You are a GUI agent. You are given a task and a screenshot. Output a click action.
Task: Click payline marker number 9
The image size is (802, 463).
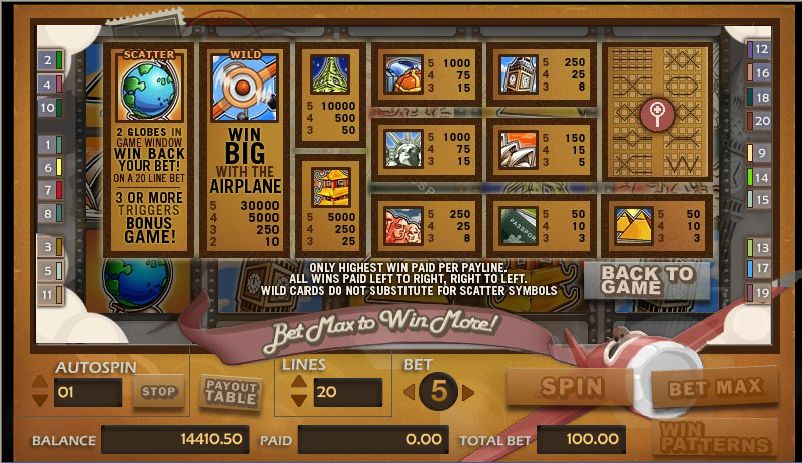pos(762,153)
